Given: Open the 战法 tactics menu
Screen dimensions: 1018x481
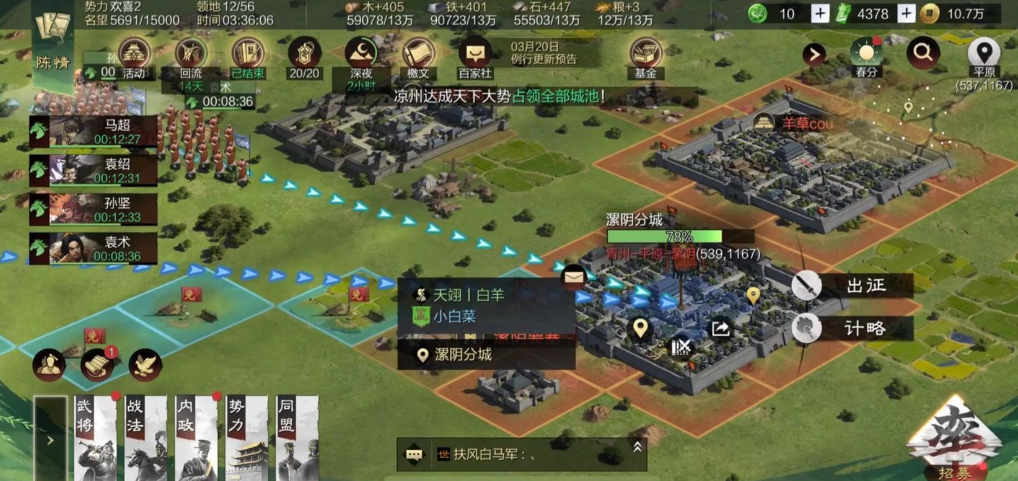Looking at the screenshot, I should pyautogui.click(x=146, y=438).
